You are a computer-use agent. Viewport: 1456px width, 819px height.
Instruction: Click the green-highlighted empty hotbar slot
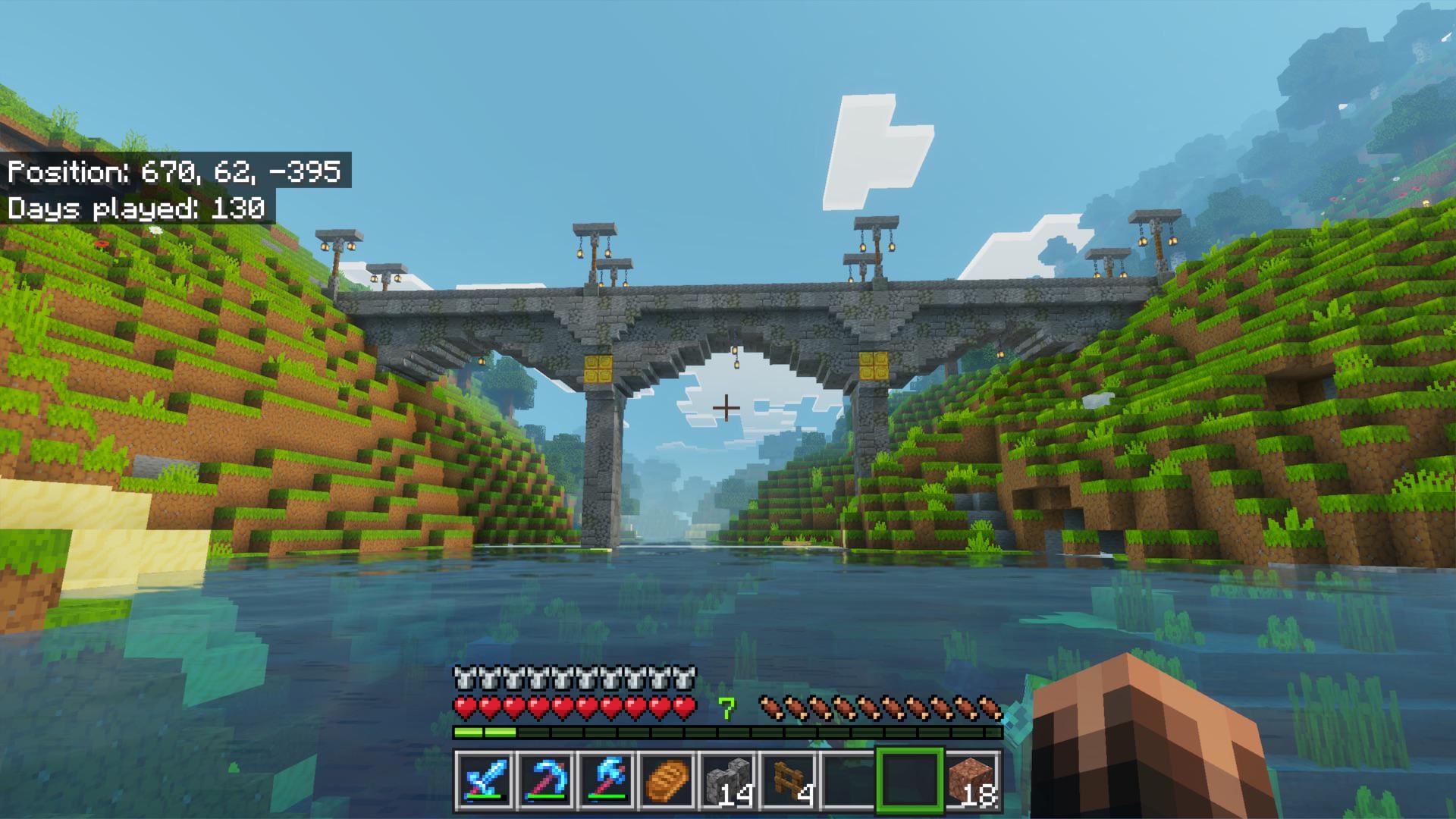(x=911, y=779)
